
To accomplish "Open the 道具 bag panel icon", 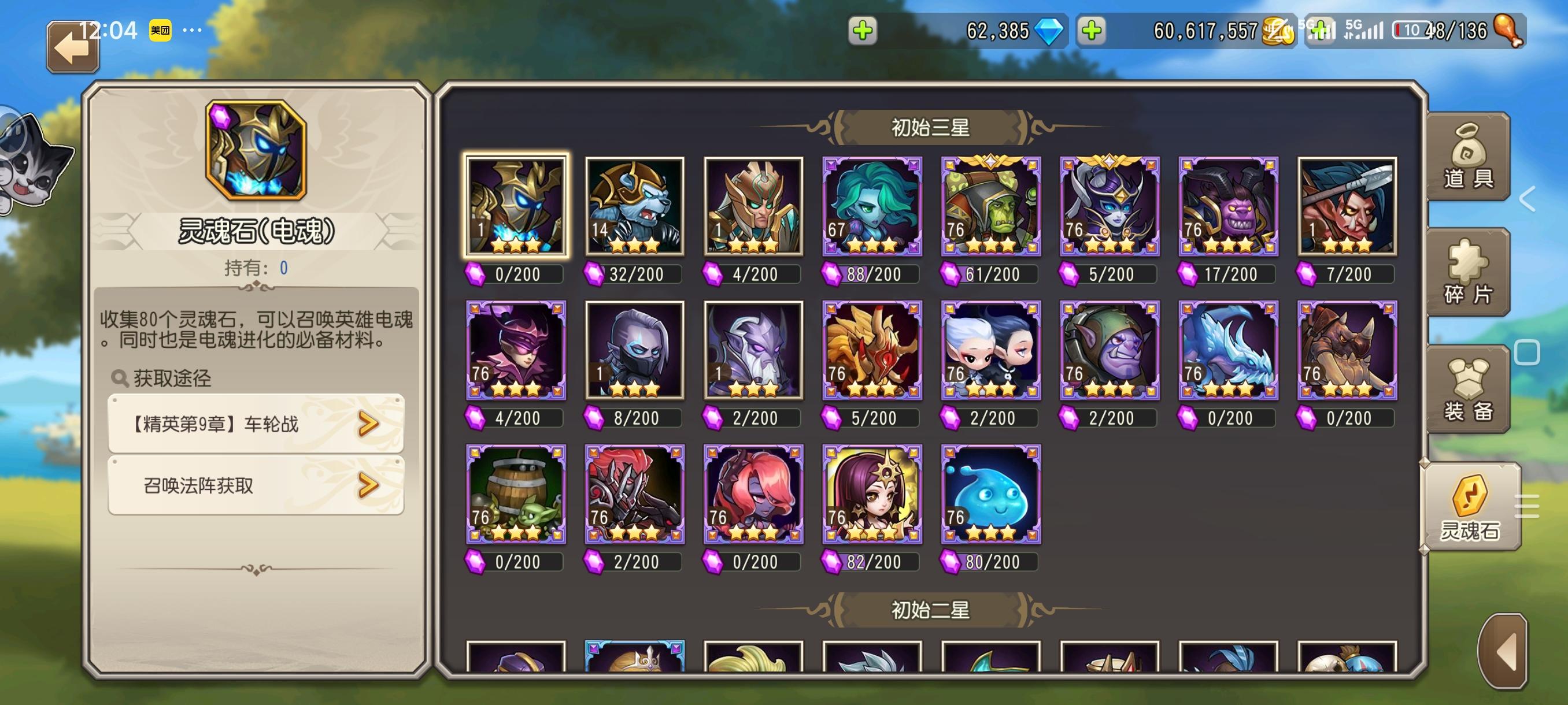I will pyautogui.click(x=1470, y=155).
